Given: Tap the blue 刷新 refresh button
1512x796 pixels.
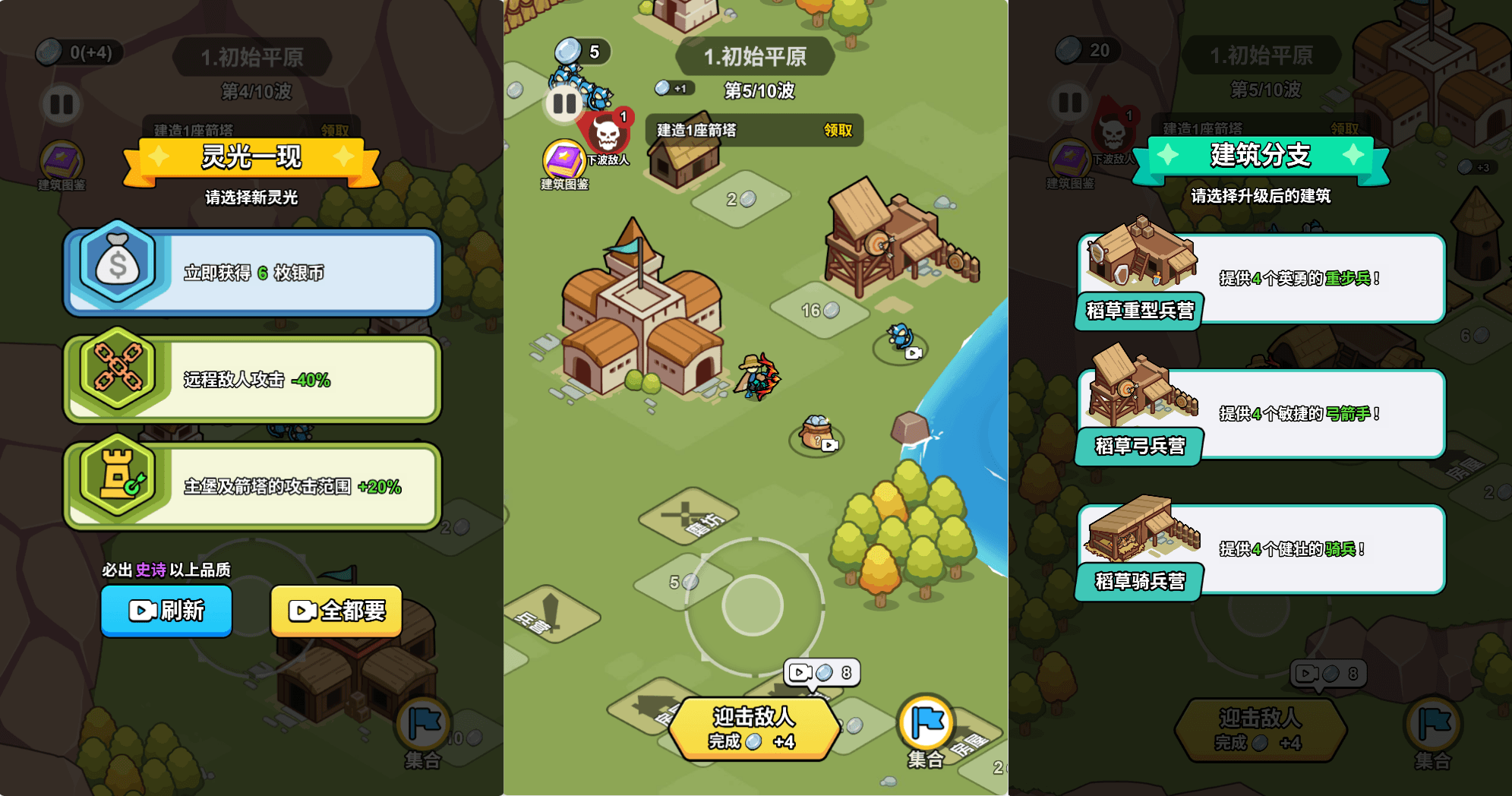Looking at the screenshot, I should point(166,611).
